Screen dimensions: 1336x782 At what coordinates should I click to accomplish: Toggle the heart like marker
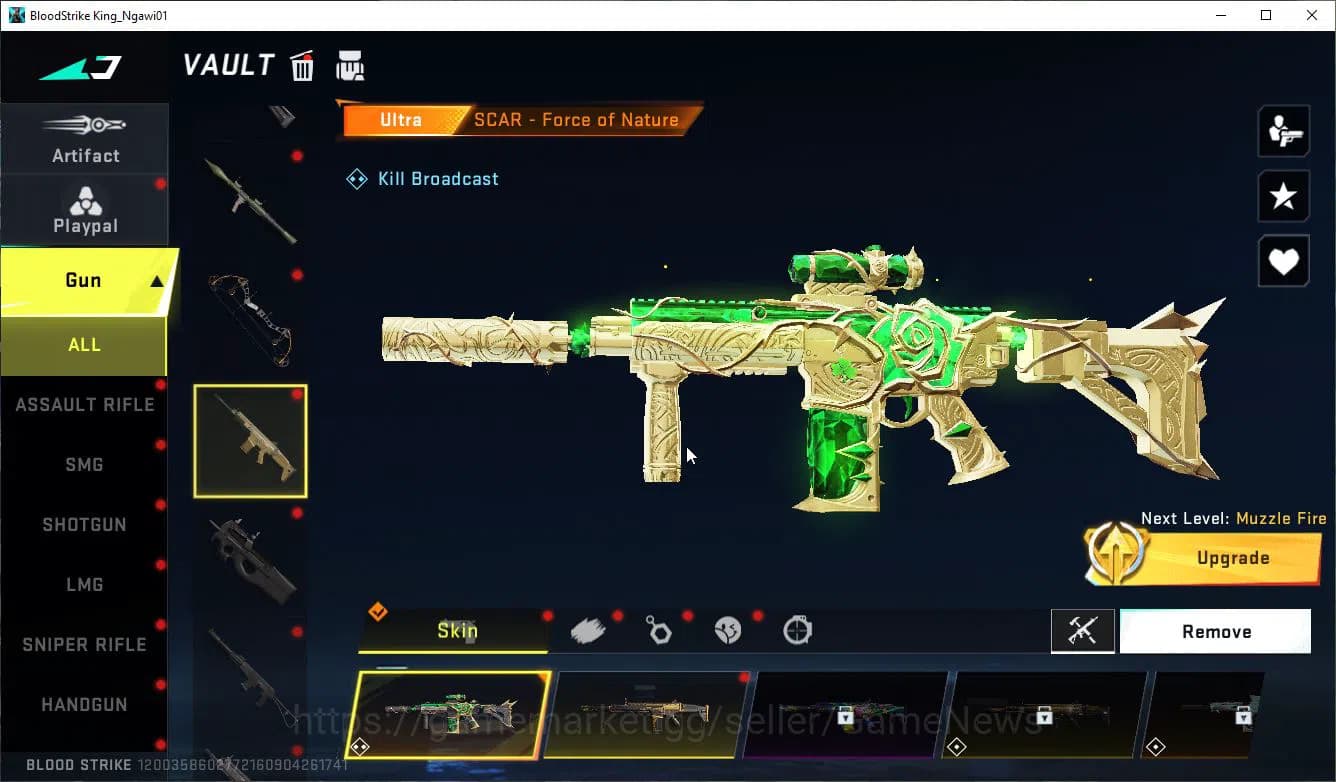[1283, 261]
